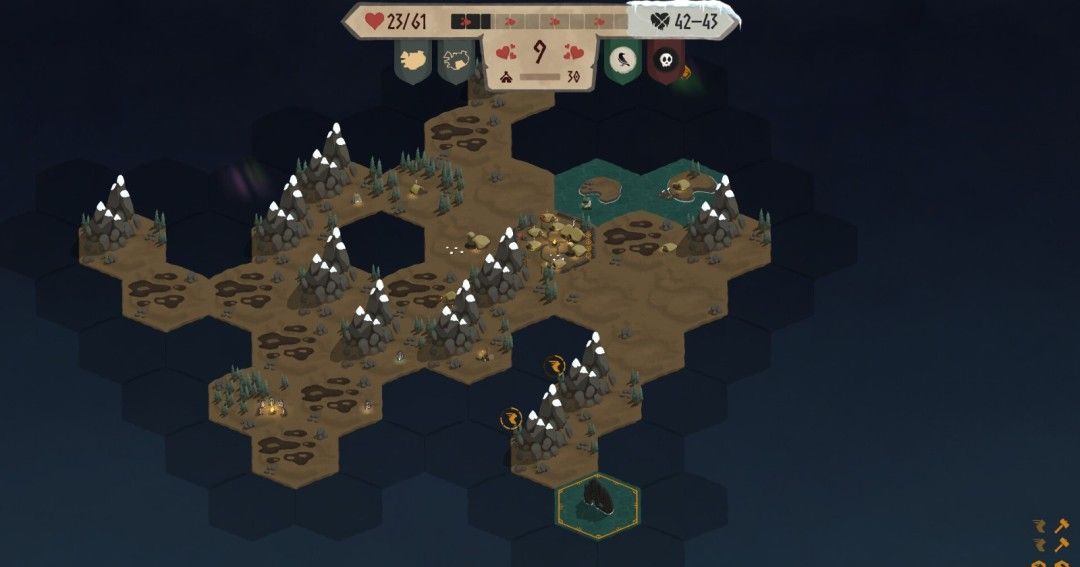This screenshot has height=567, width=1080.
Task: Click the red skull banner
Action: [x=665, y=62]
